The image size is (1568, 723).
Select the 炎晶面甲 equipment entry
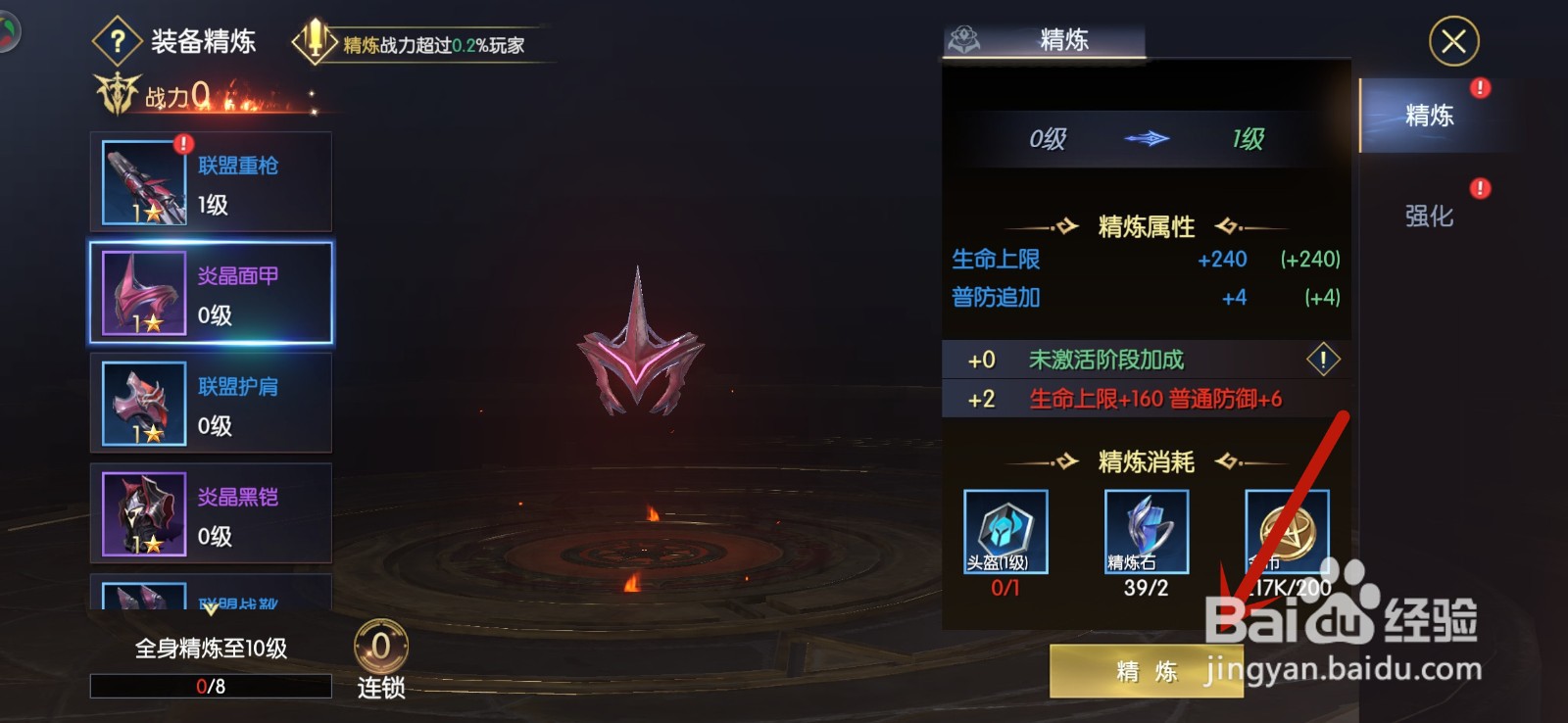[210, 292]
